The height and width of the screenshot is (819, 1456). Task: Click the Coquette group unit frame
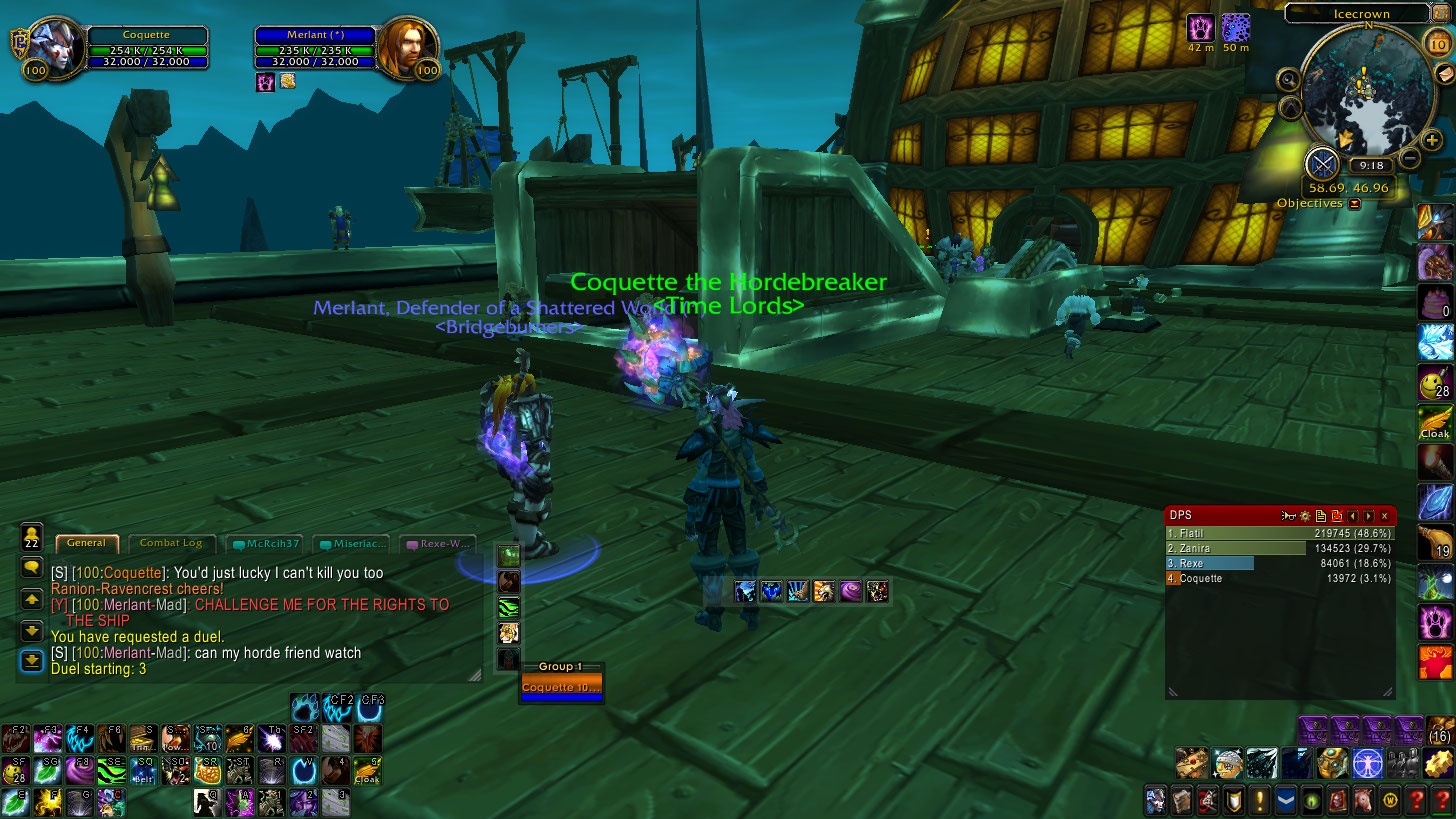click(561, 688)
